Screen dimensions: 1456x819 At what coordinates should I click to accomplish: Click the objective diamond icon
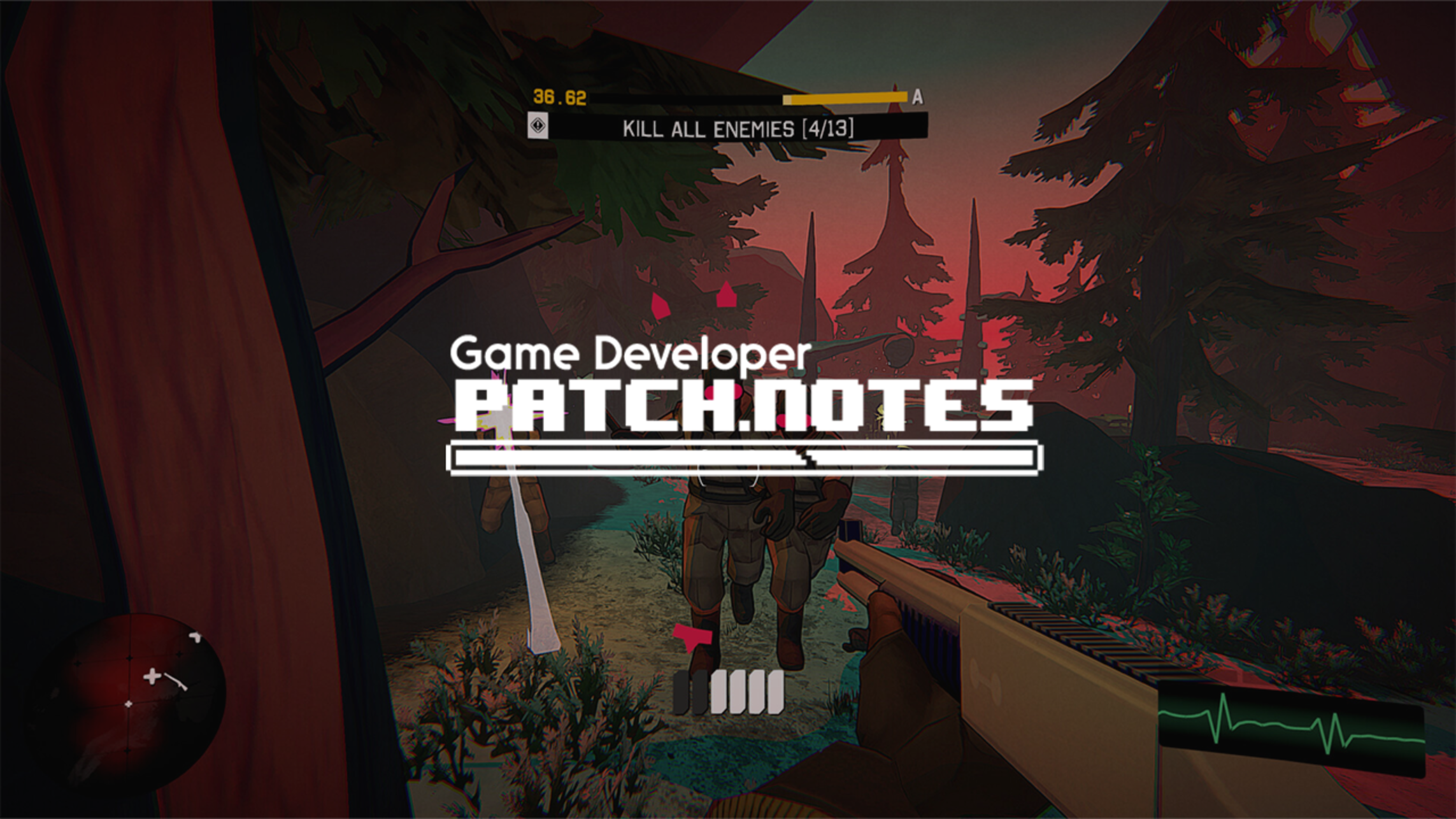pos(538,125)
